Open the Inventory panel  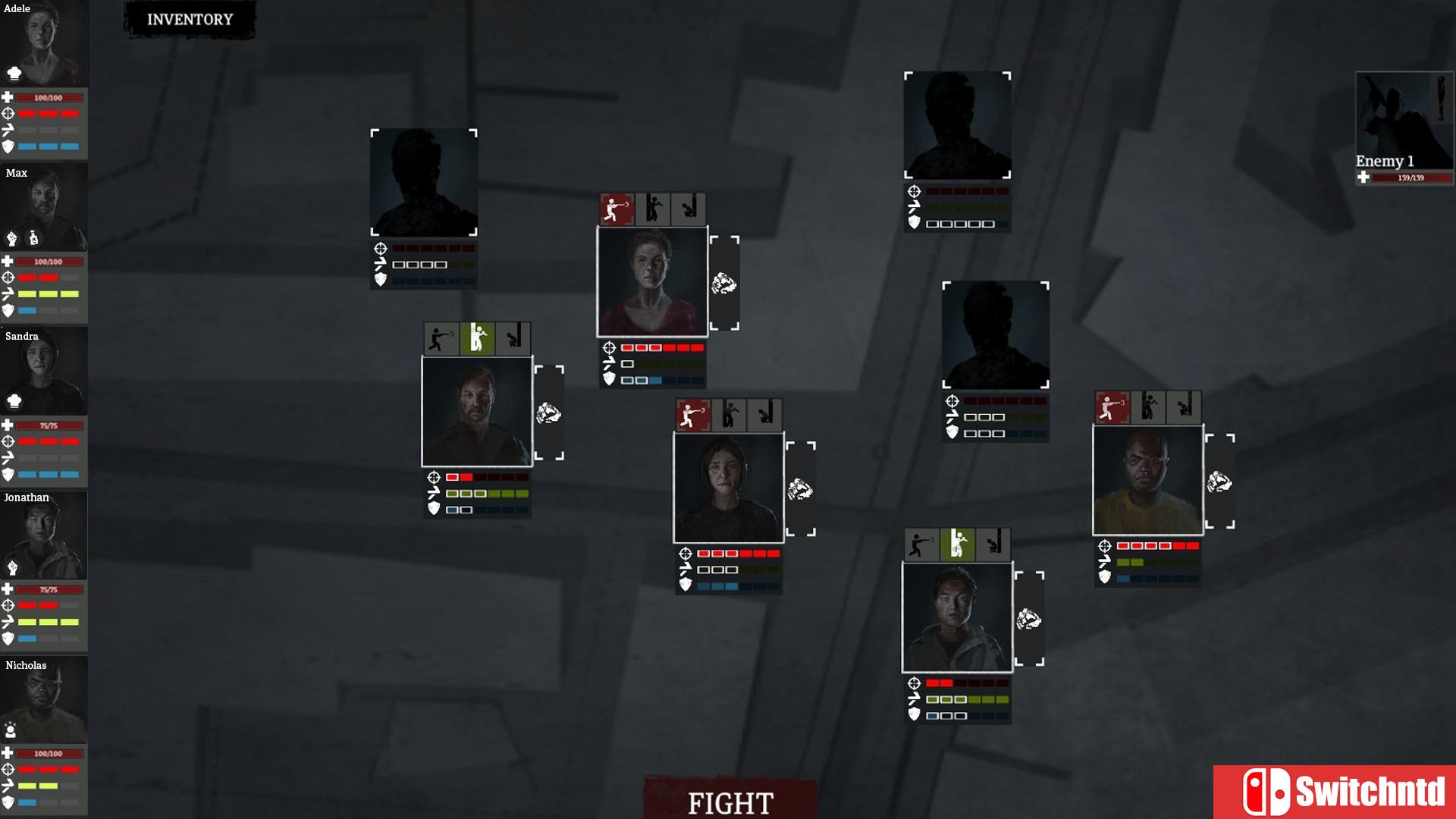[x=190, y=20]
